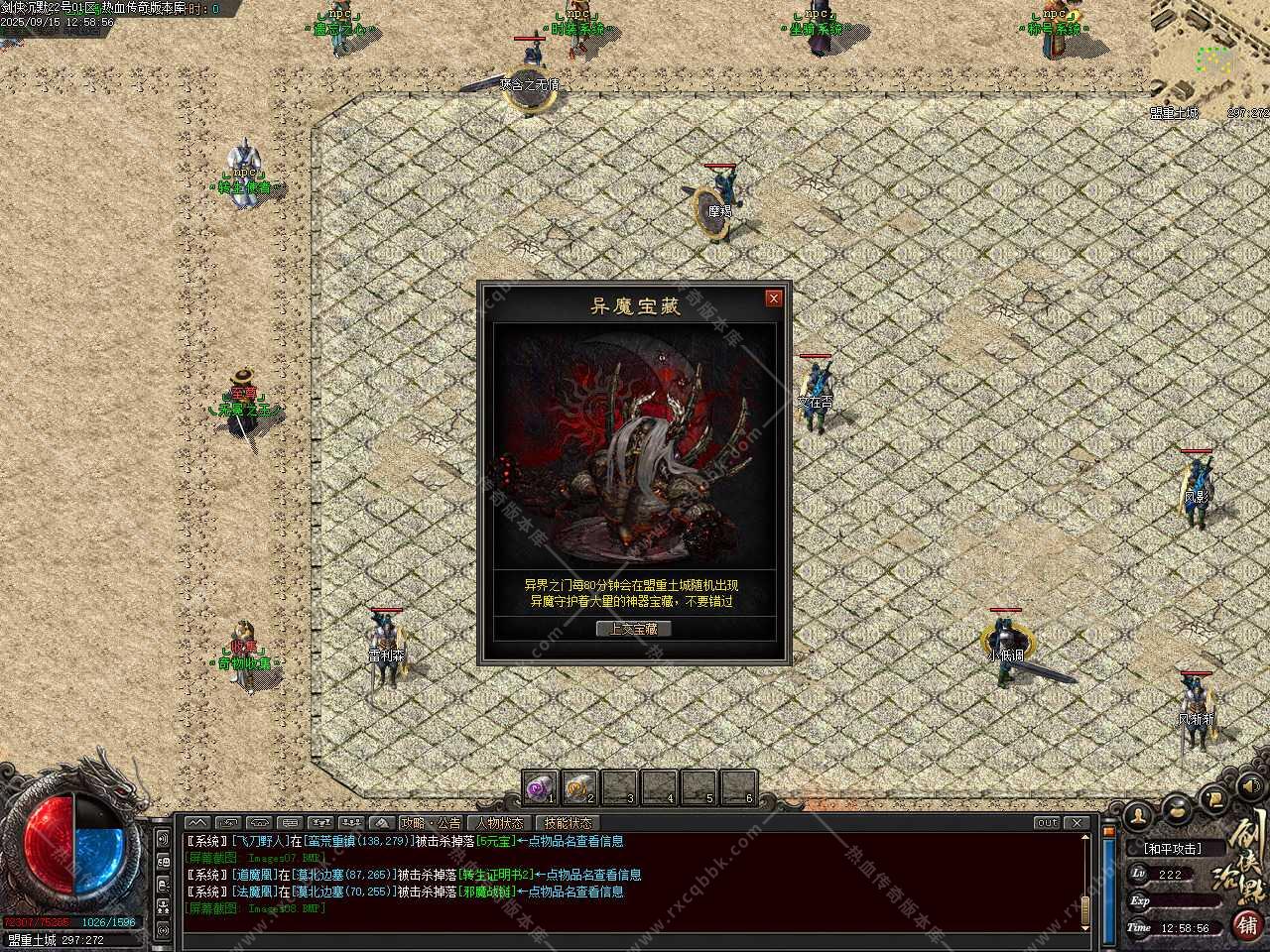Click the 邪魔战链 item link in chat

point(486,892)
